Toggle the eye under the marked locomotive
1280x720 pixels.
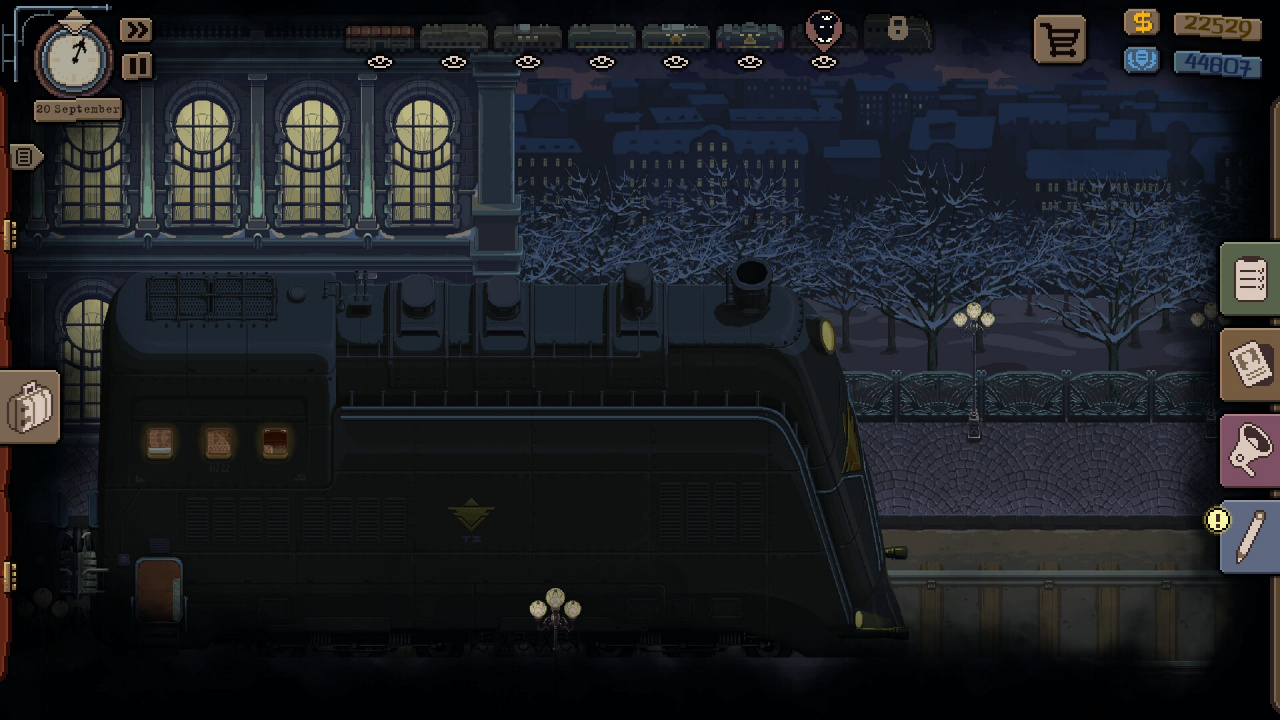point(824,62)
